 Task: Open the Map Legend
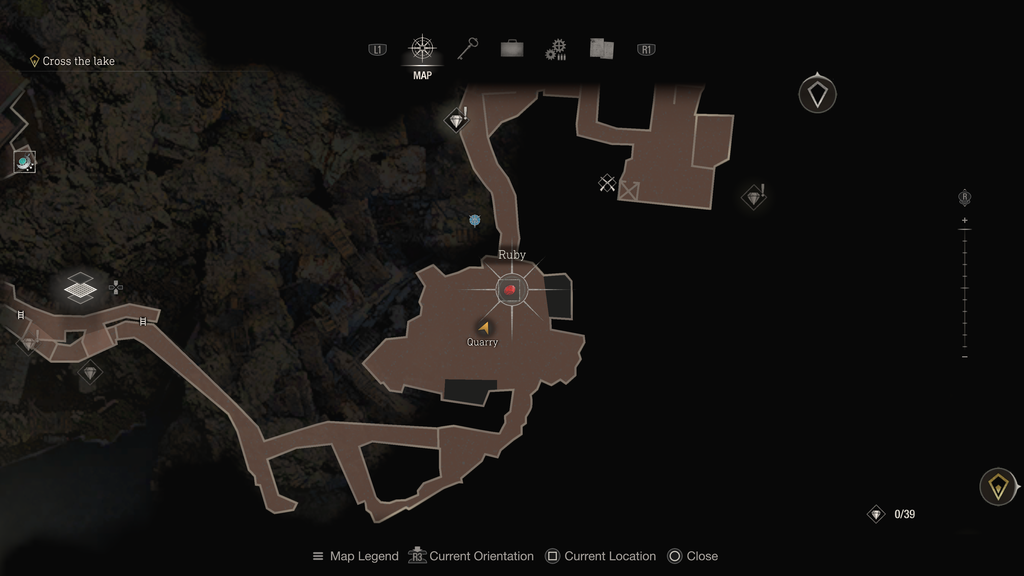(x=356, y=556)
